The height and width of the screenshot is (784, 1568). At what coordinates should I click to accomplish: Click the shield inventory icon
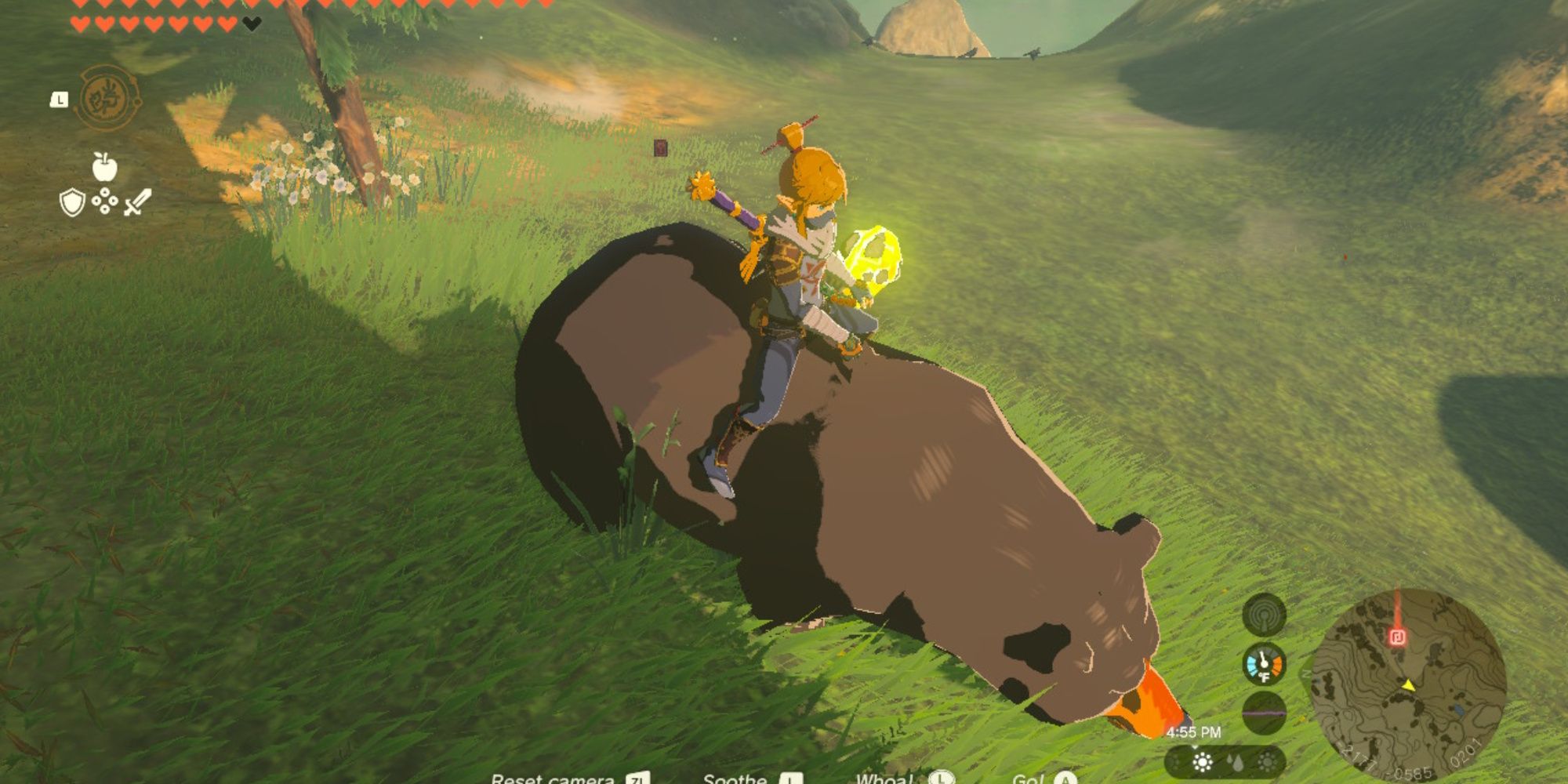point(72,204)
